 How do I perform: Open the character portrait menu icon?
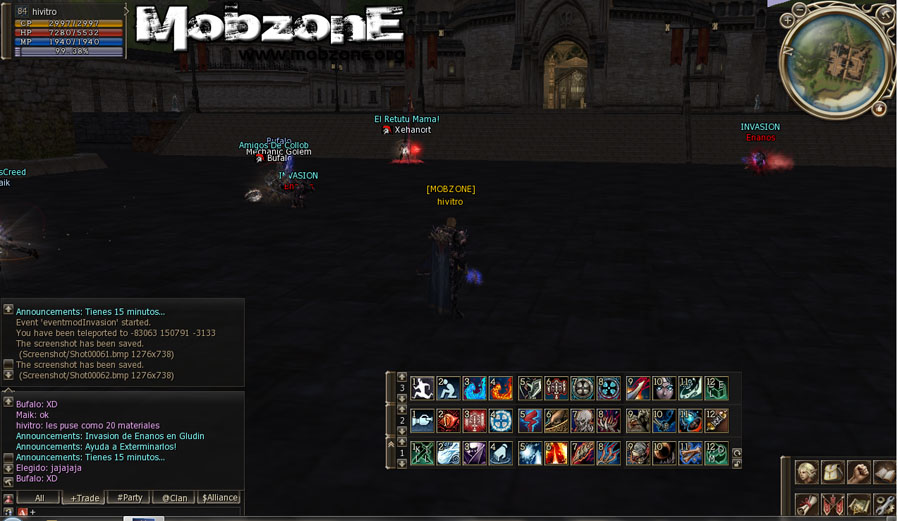point(806,472)
